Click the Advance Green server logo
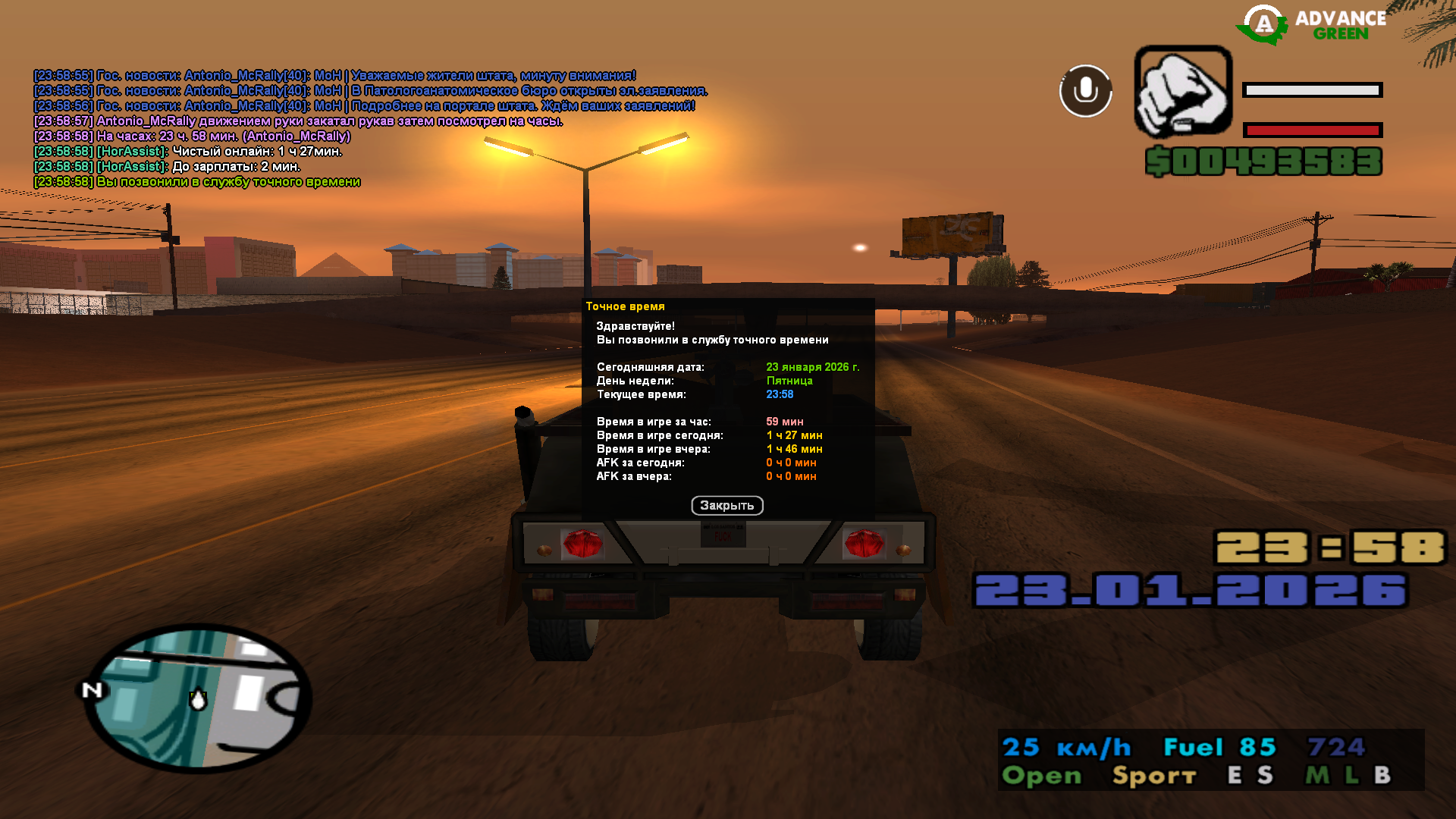 1312,26
